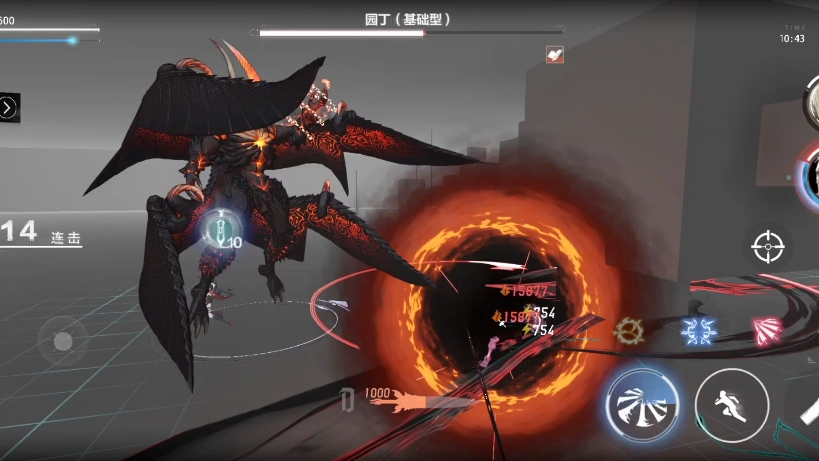Viewport: 819px width, 461px height.
Task: Use the blue signal orb
Action: point(698,329)
